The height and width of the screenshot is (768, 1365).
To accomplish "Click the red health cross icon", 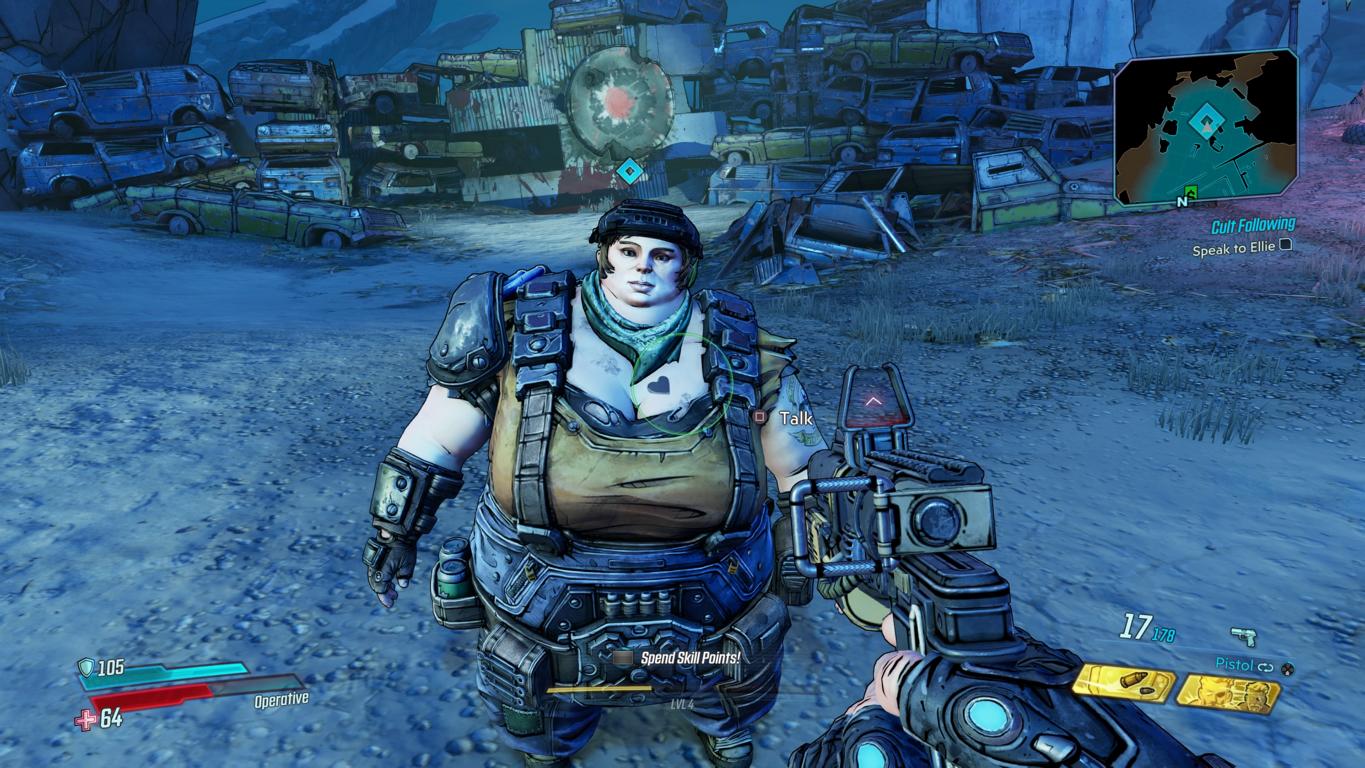I will [88, 718].
